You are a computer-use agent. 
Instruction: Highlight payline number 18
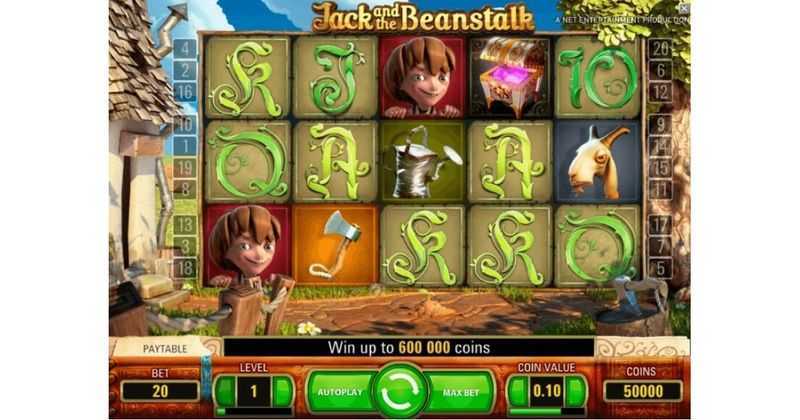click(186, 267)
